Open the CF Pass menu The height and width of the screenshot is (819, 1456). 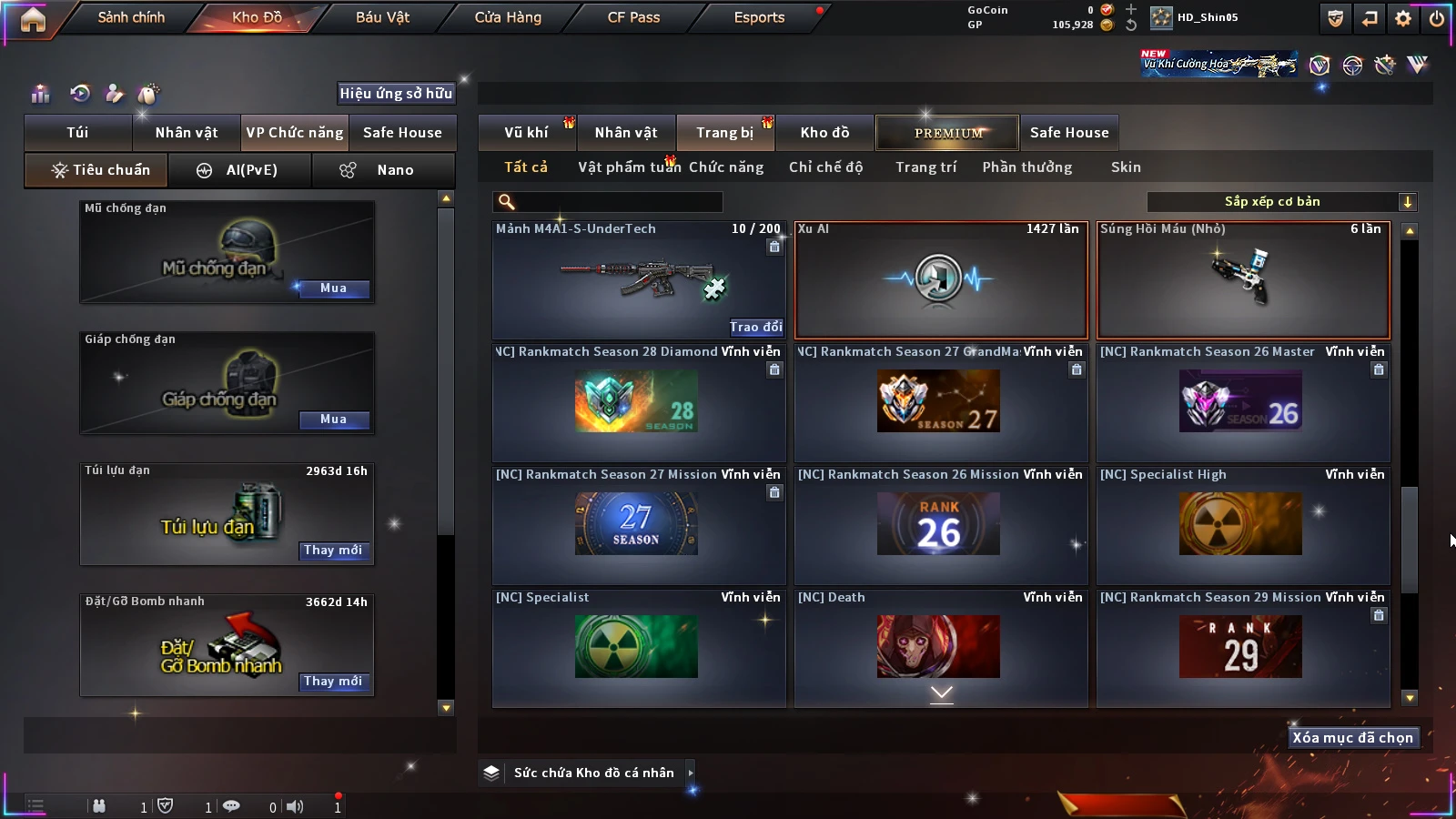(x=633, y=17)
